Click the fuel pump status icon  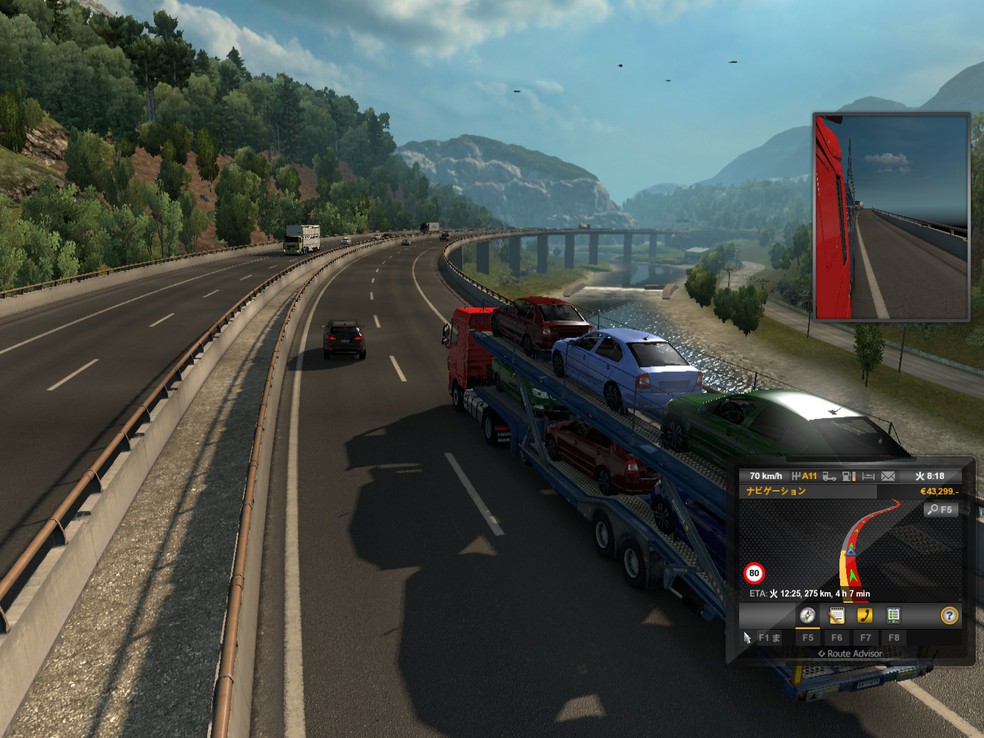(849, 475)
